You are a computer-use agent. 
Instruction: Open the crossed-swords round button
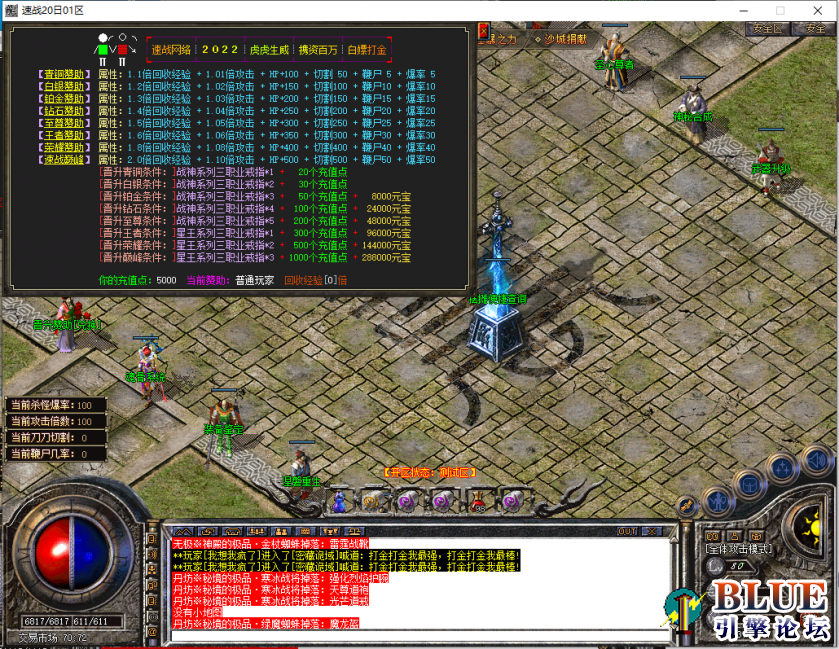pos(686,506)
